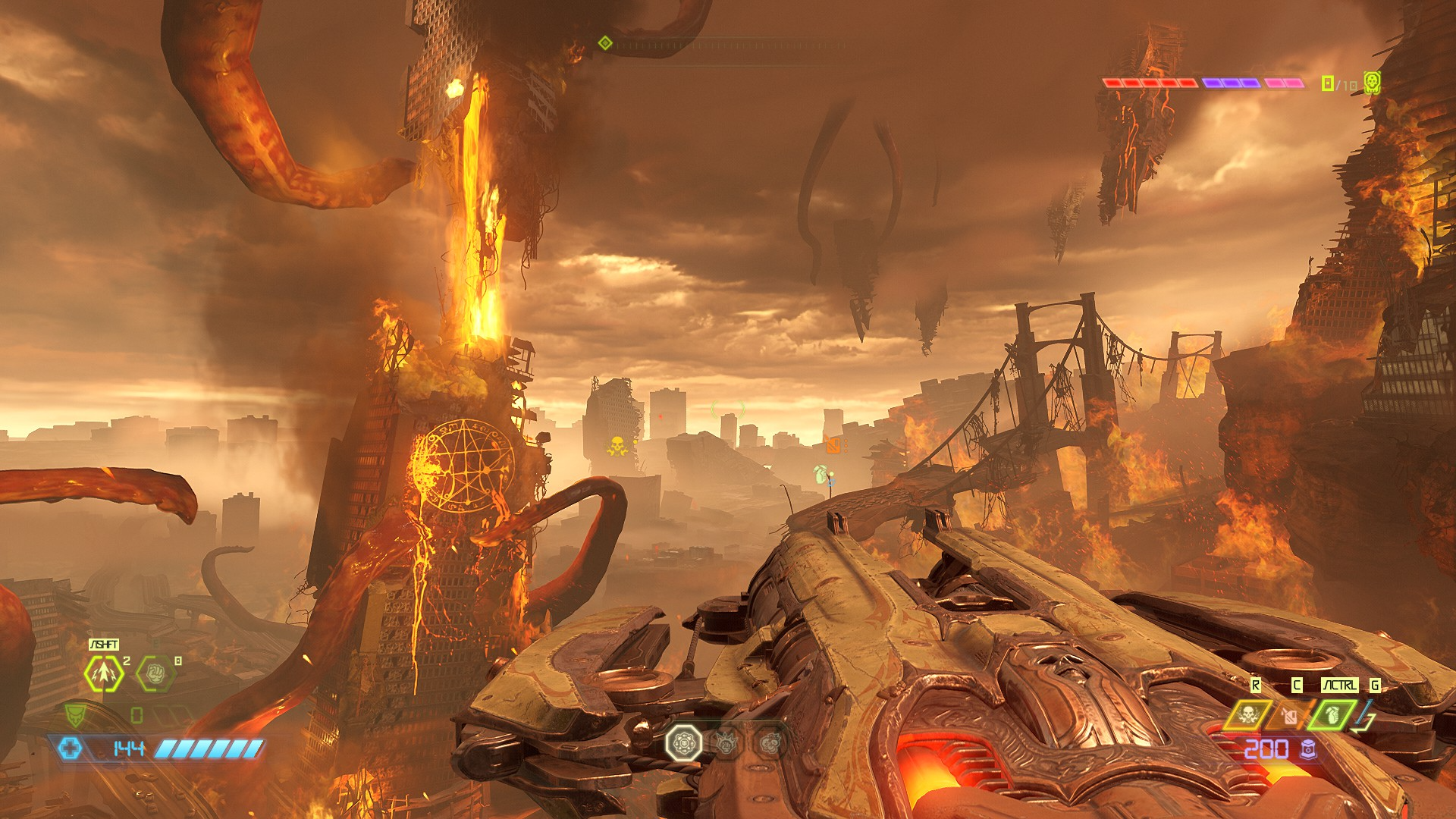The image size is (1456, 819).
Task: Click the green armor shield icon
Action: (x=75, y=715)
